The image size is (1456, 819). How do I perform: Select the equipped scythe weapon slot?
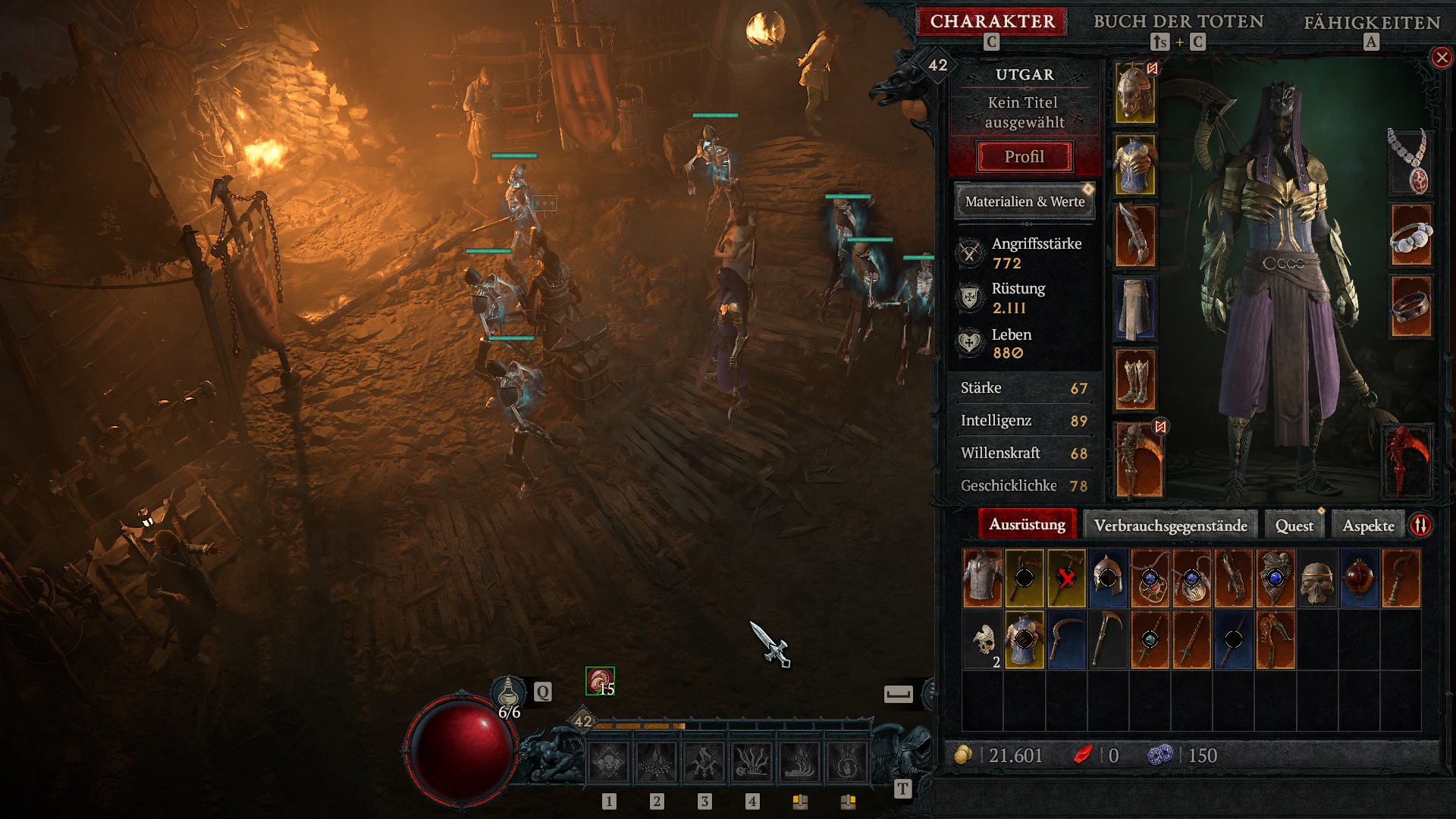[1137, 460]
